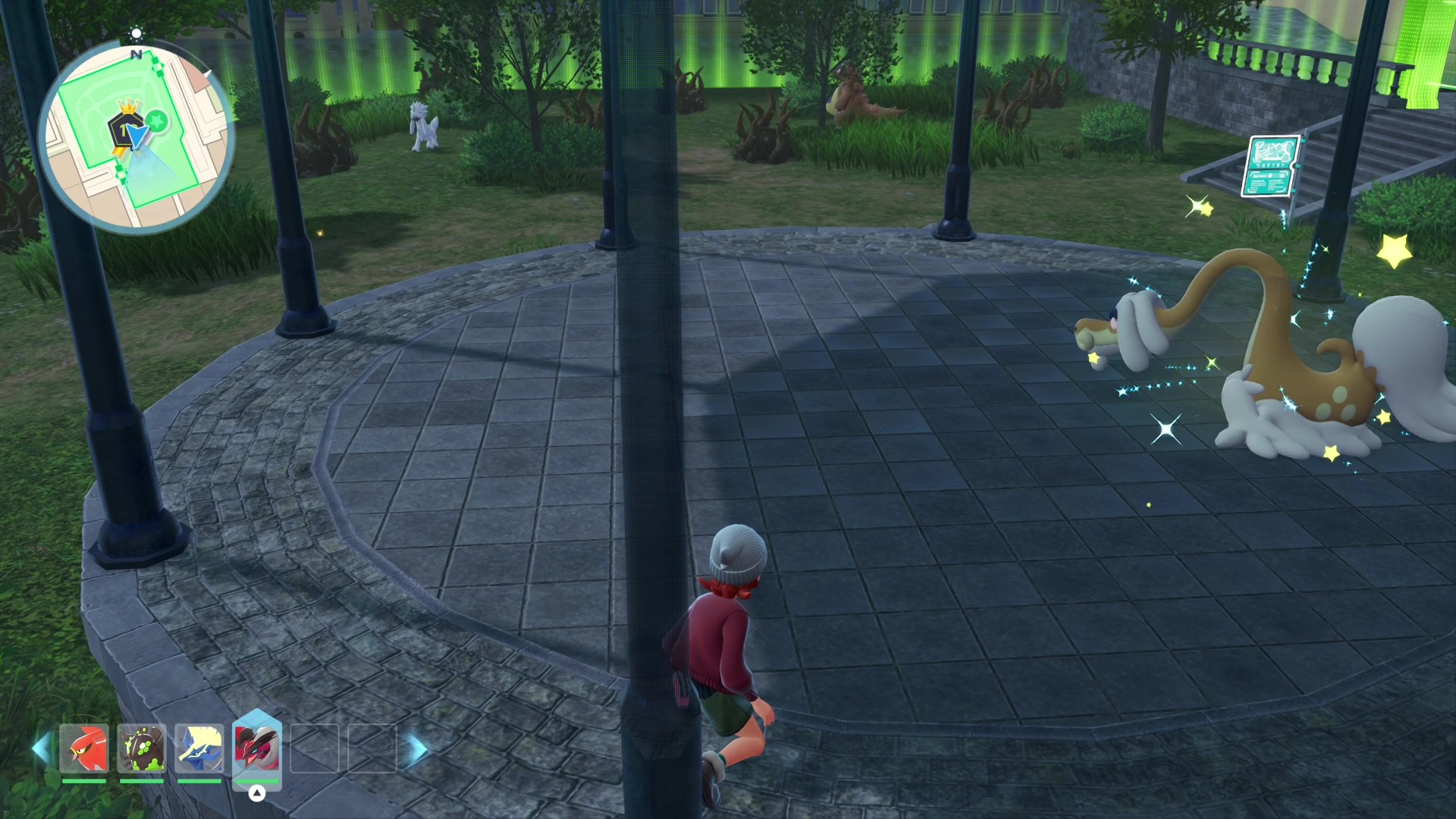The image size is (1456, 819).
Task: Click the green star marker on the minimap
Action: [157, 120]
